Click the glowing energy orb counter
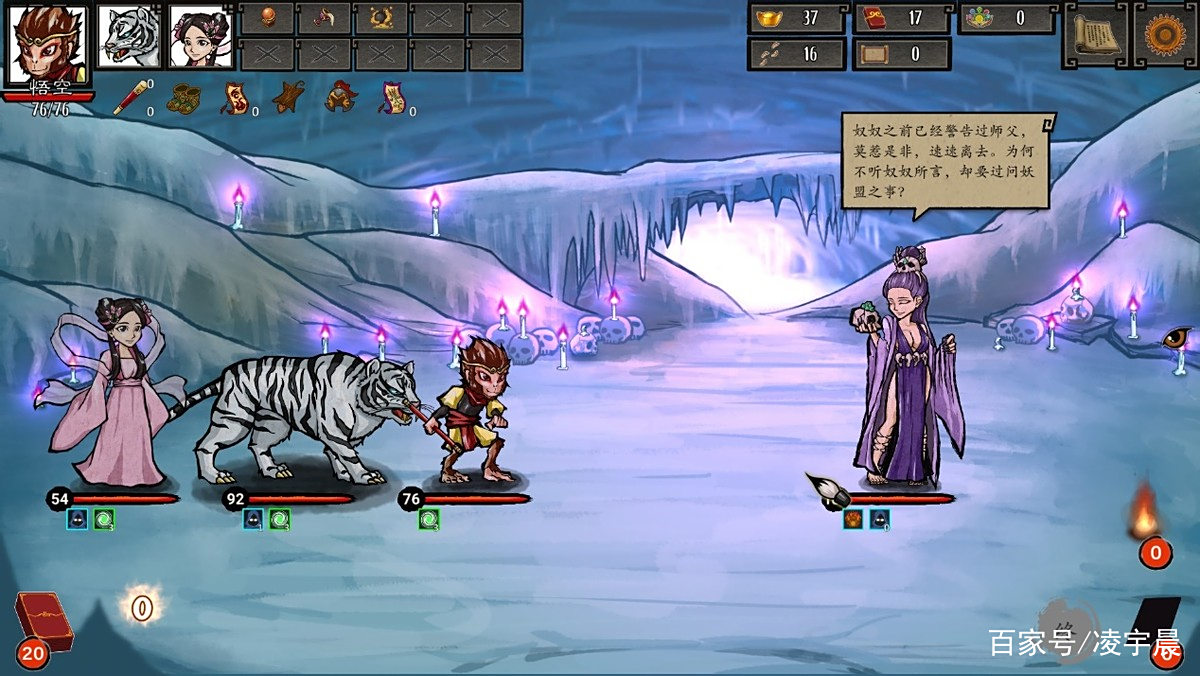Viewport: 1200px width, 676px height. point(142,607)
